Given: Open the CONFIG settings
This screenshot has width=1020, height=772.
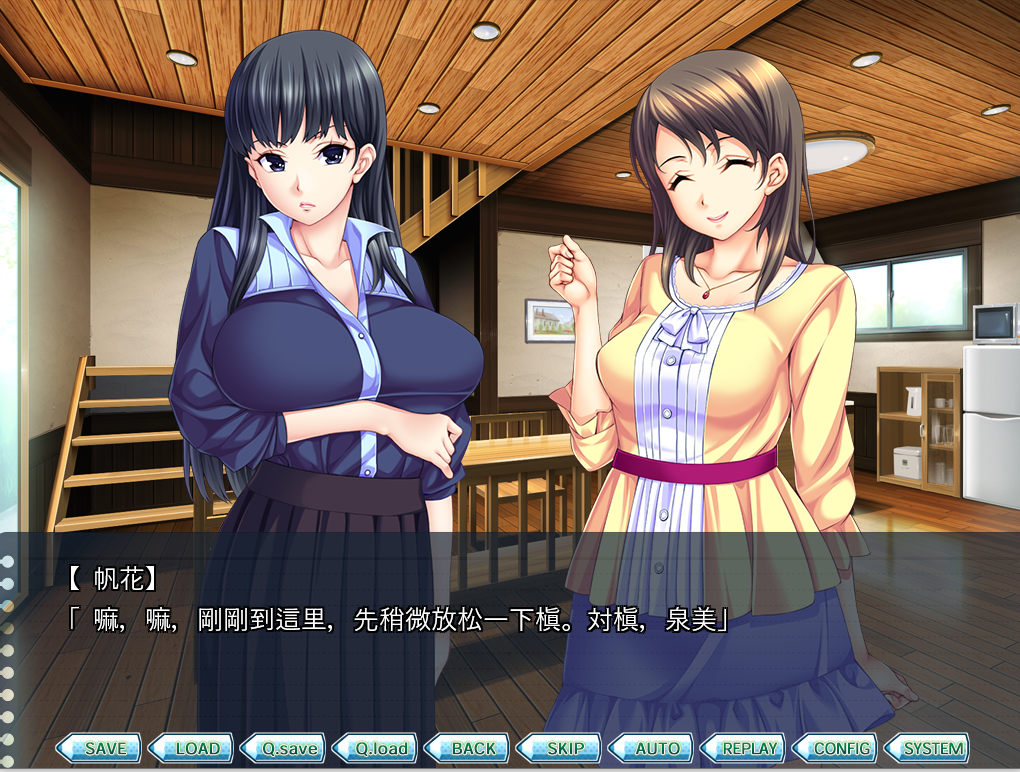Looking at the screenshot, I should pos(835,748).
